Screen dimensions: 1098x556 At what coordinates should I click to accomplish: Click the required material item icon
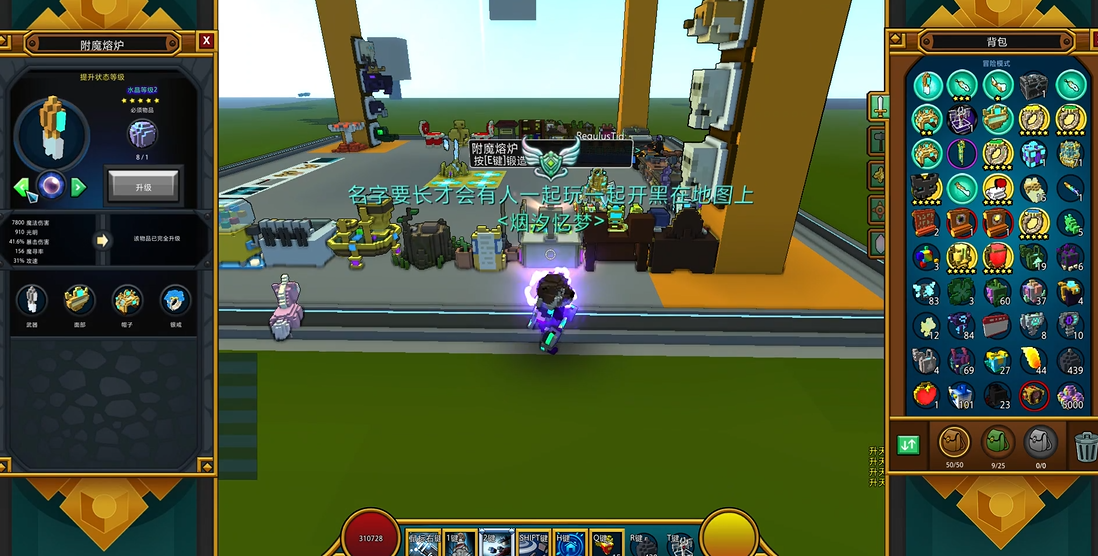tap(142, 134)
